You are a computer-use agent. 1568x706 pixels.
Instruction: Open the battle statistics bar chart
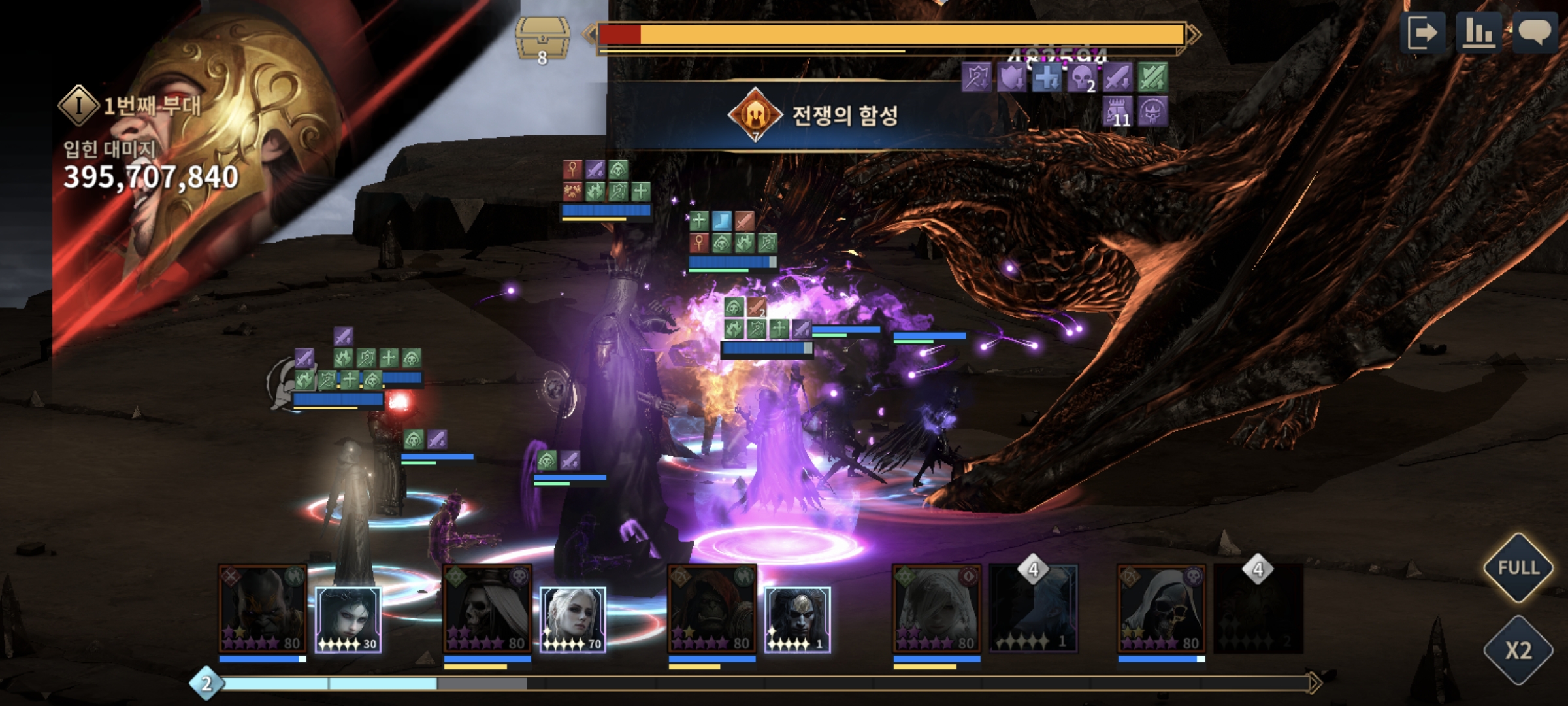(1479, 33)
